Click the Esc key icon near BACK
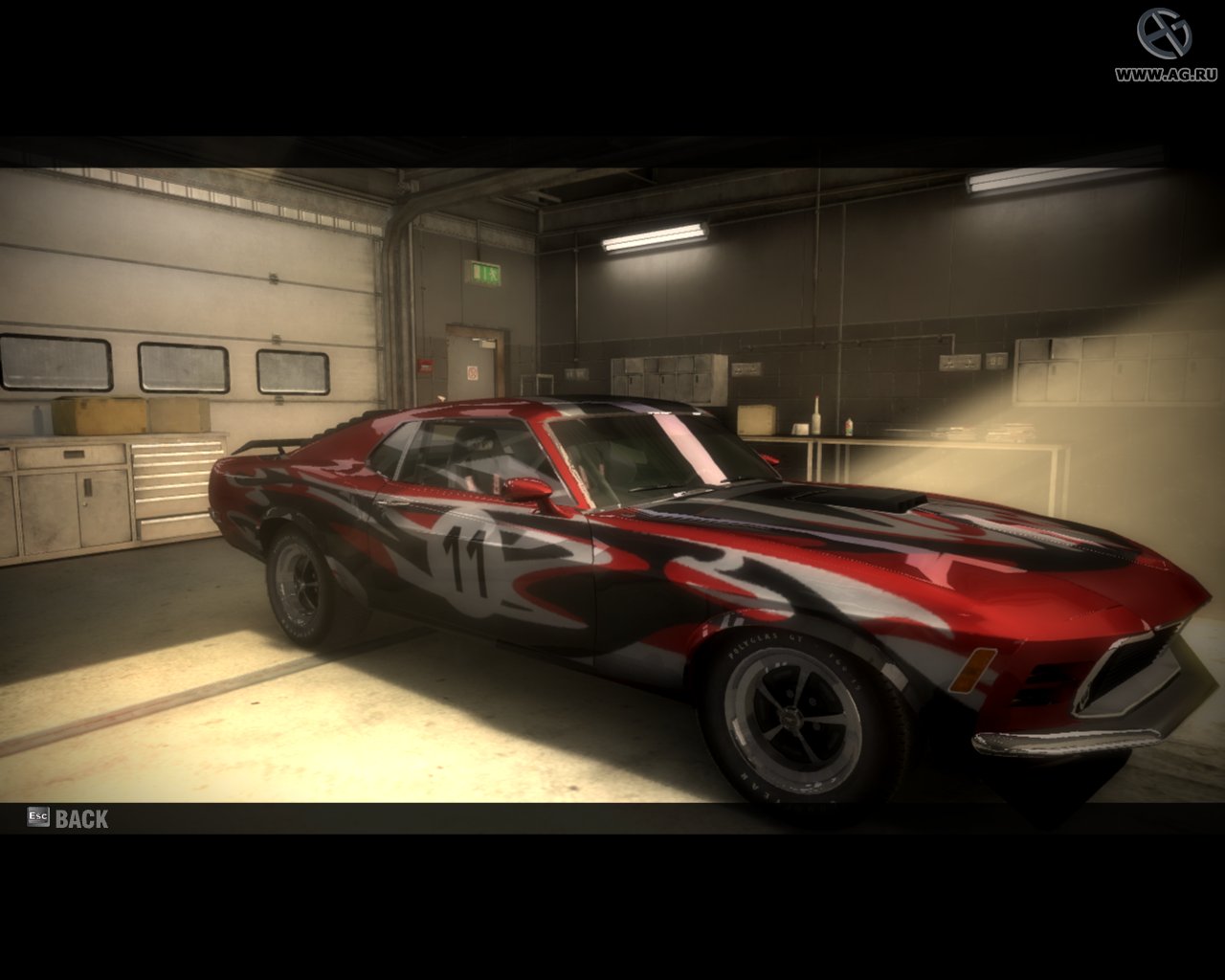This screenshot has height=980, width=1225. (37, 818)
